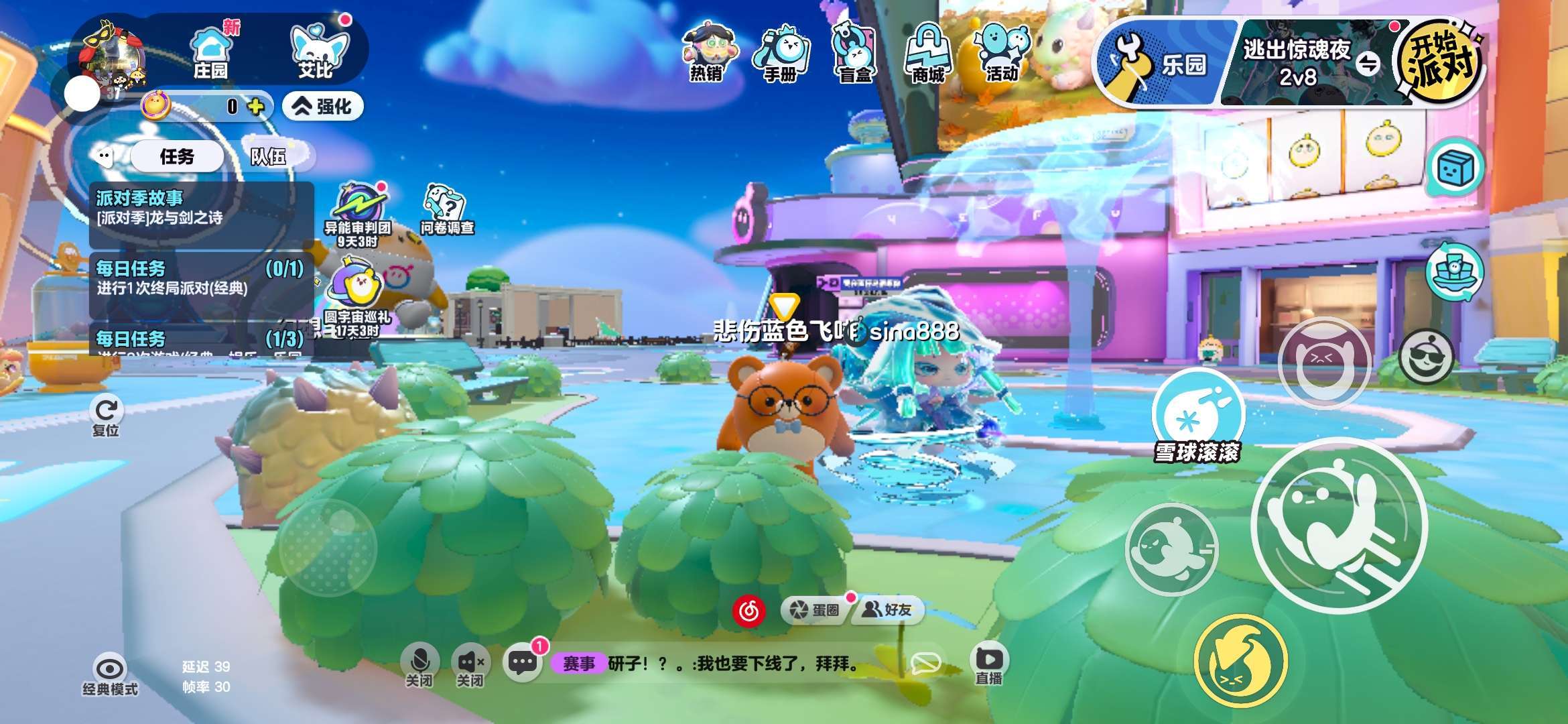Tap the 复位 reset position button
The width and height of the screenshot is (1568, 724).
(106, 416)
